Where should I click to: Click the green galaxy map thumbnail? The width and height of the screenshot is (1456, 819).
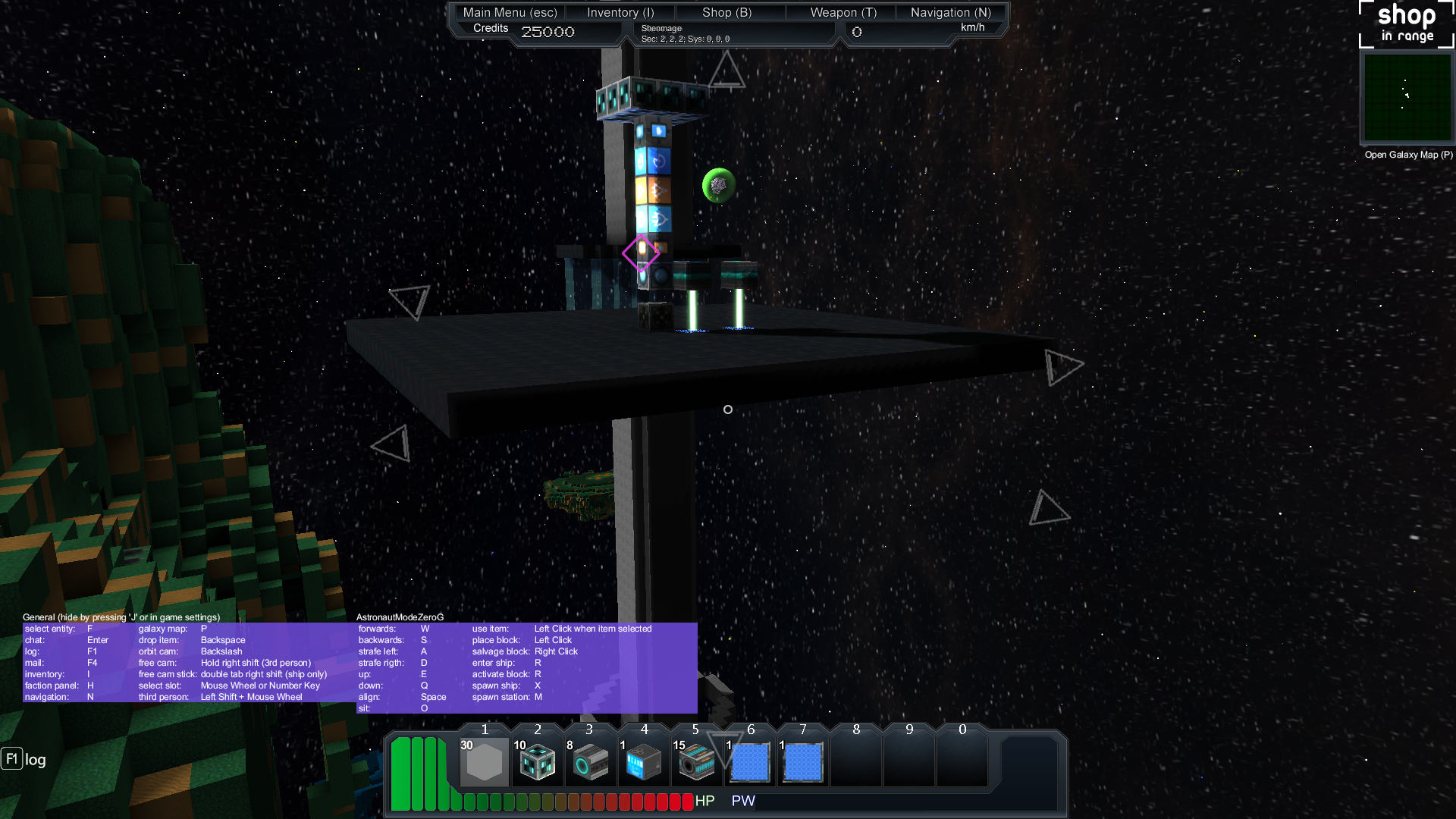pyautogui.click(x=1407, y=97)
